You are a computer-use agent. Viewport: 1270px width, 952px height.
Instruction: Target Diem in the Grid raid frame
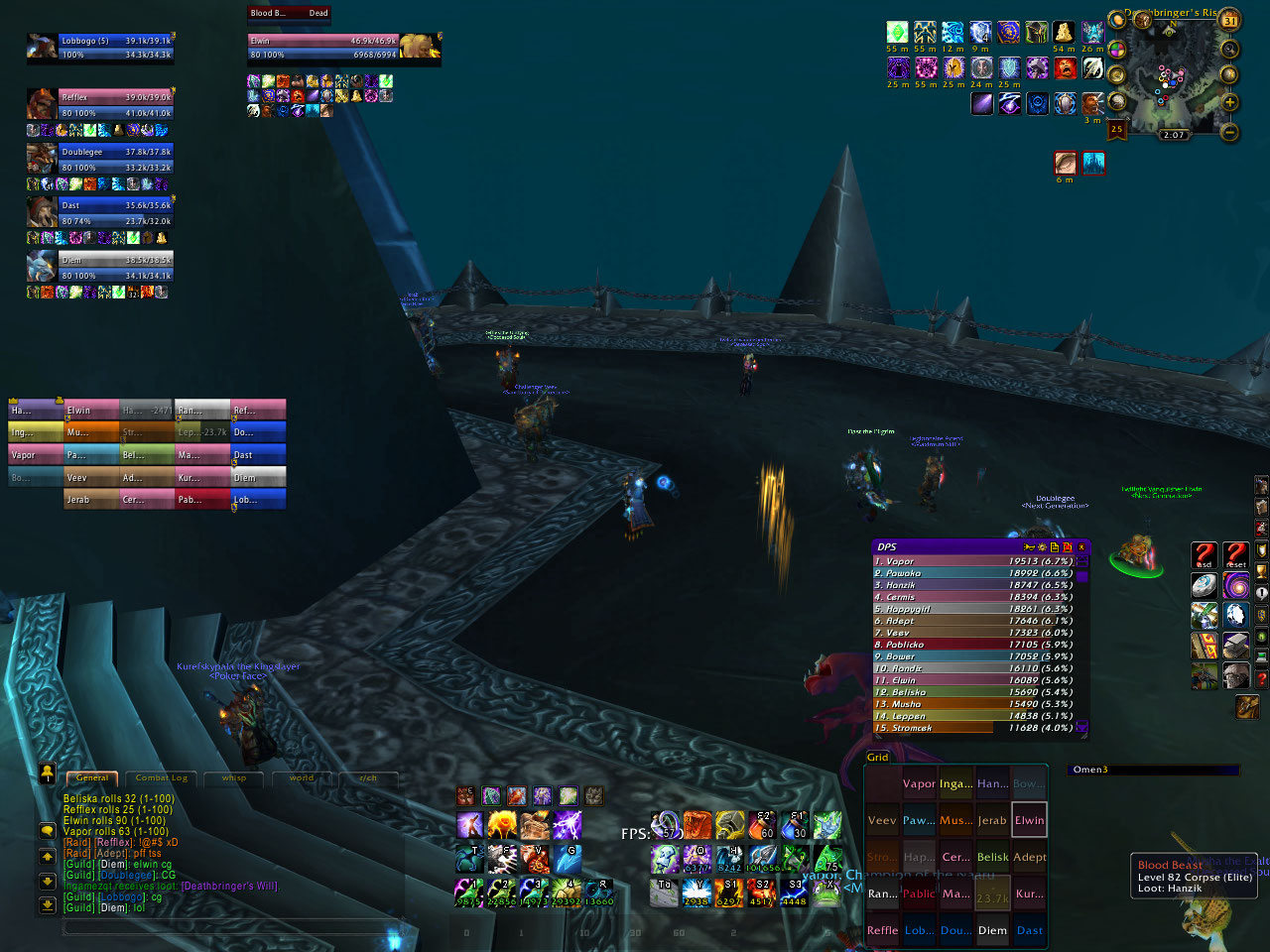[x=992, y=930]
